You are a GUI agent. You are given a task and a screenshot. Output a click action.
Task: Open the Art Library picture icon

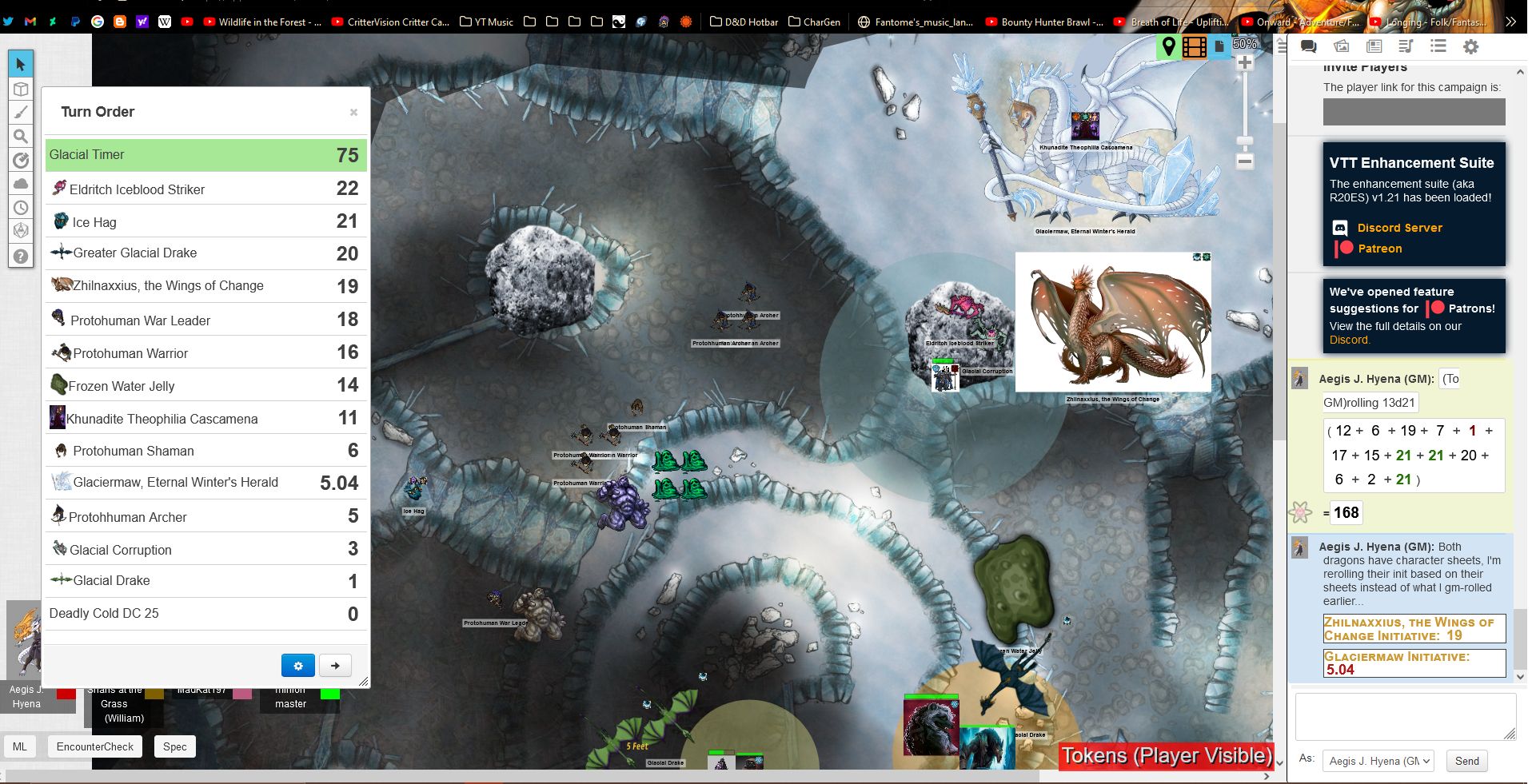point(1340,46)
